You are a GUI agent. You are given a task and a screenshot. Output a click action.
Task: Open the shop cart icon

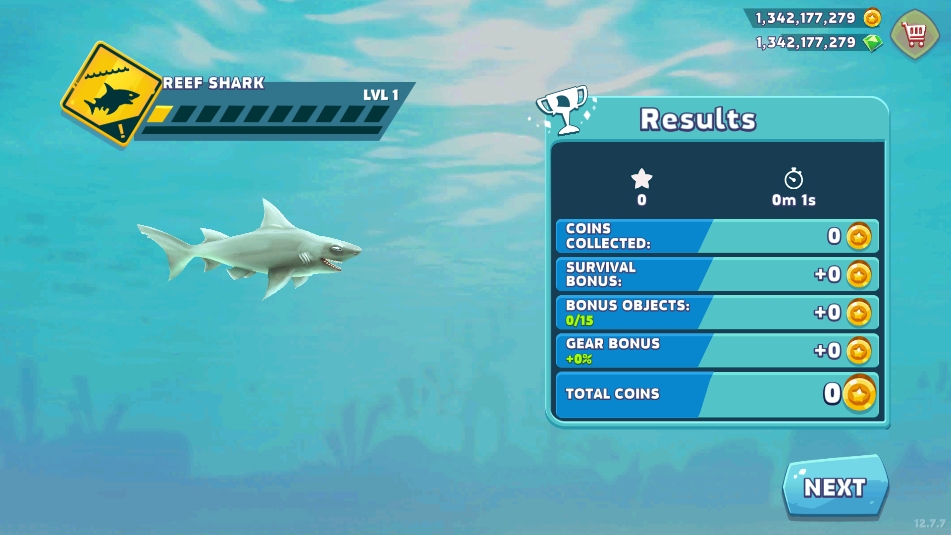point(914,34)
